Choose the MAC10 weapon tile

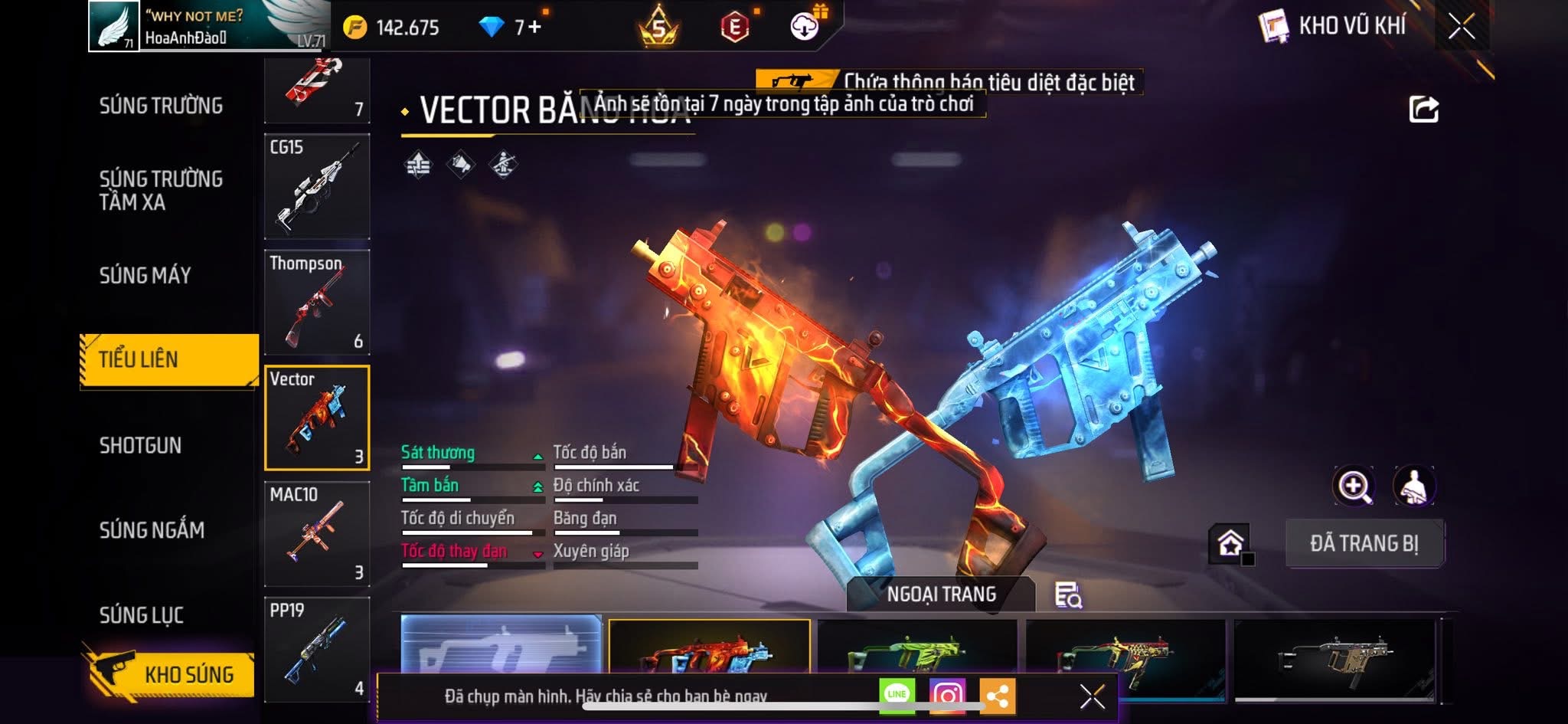pyautogui.click(x=317, y=533)
